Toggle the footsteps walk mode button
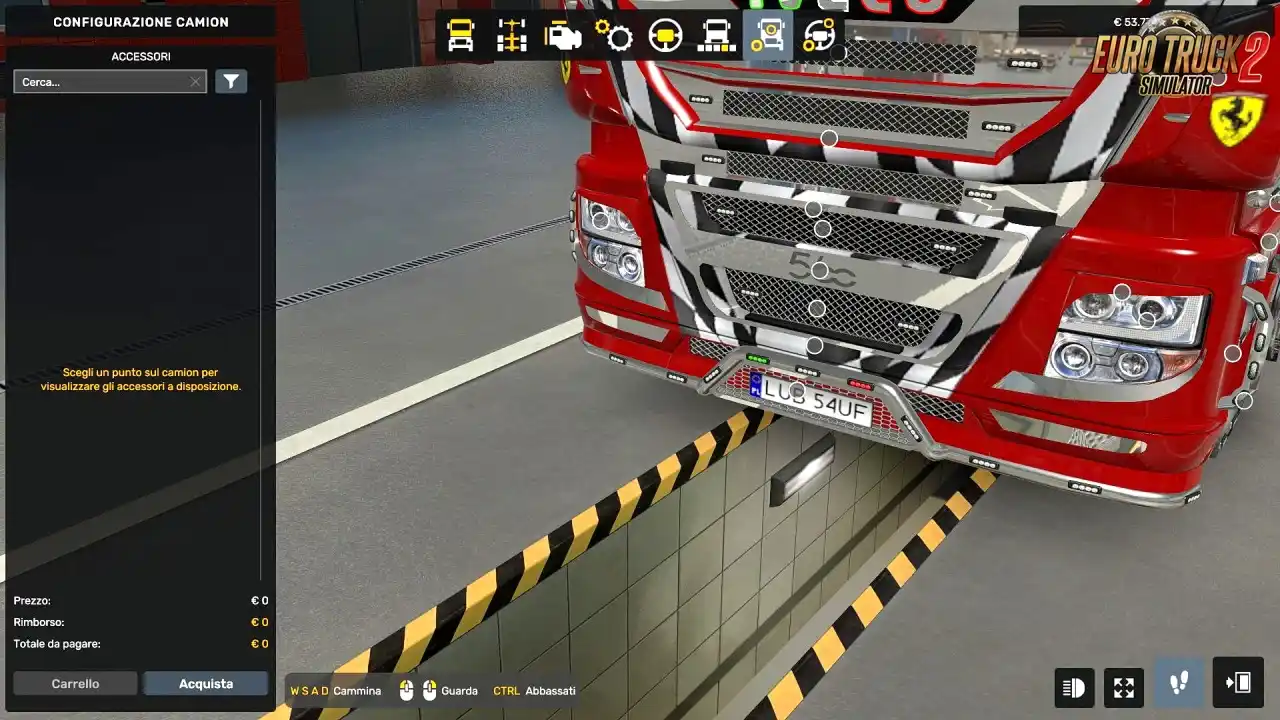Viewport: 1280px width, 720px height. click(x=1179, y=683)
